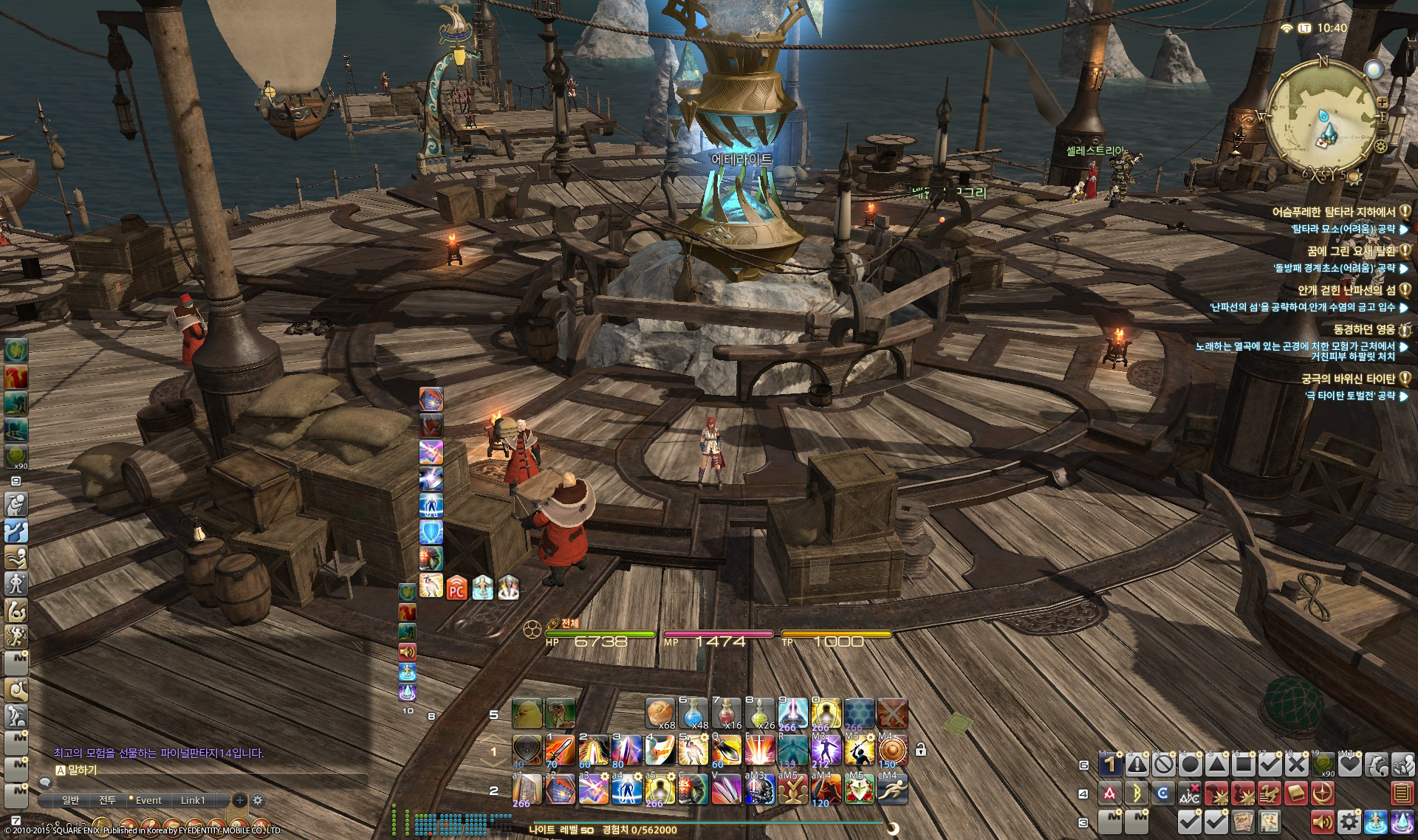Use the blue potion x48 slot
1418x840 pixels.
tap(693, 713)
